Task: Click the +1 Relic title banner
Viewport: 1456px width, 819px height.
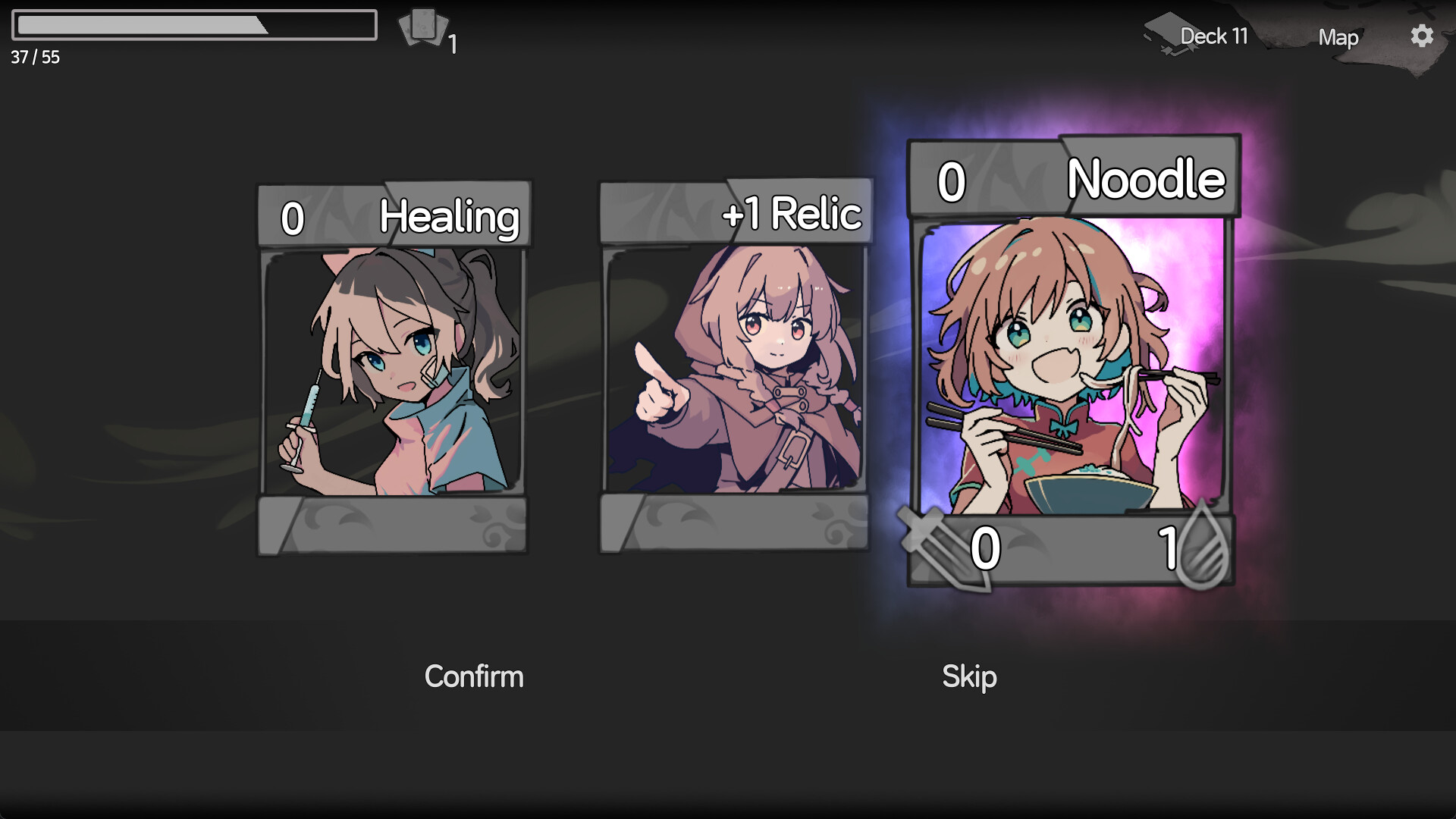Action: coord(792,213)
